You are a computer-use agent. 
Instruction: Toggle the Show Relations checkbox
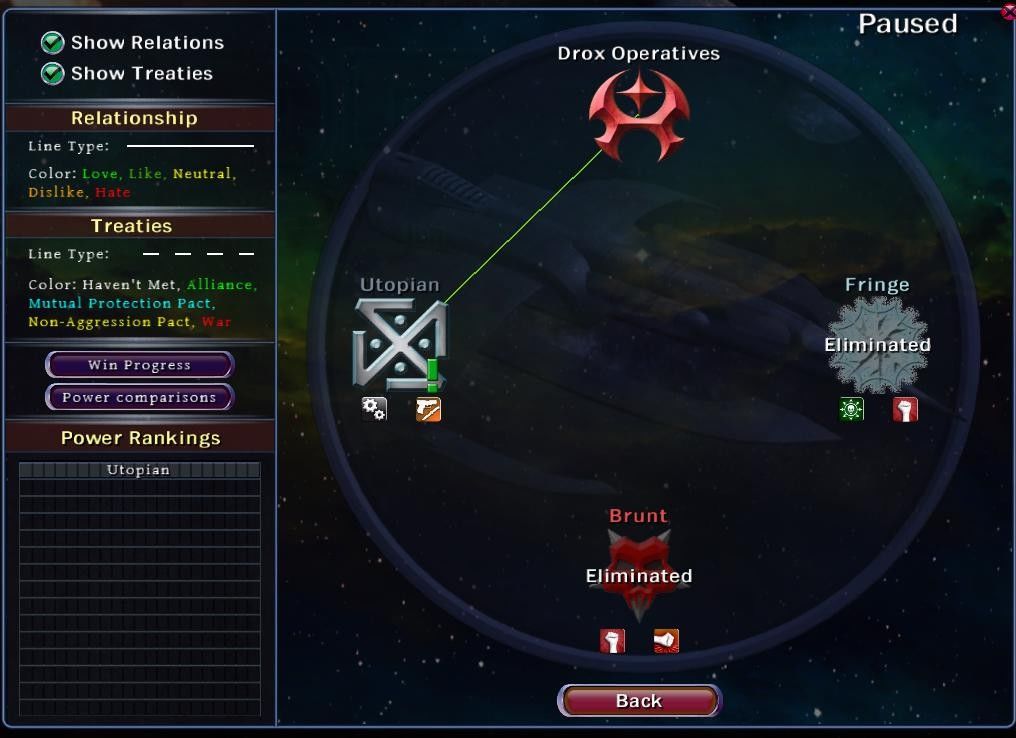click(x=52, y=42)
